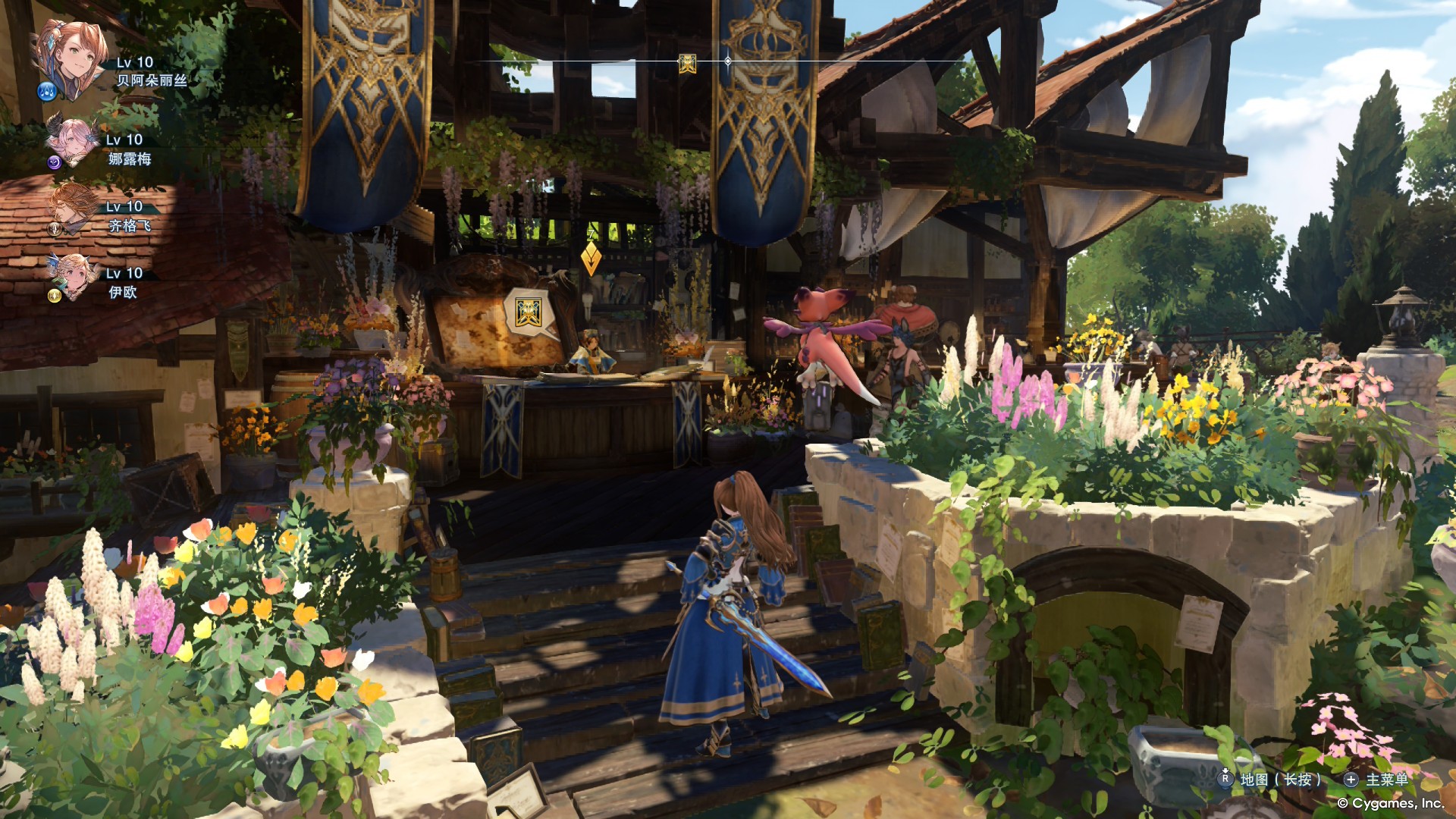Open the quest board speech bubble icon
1456x819 pixels.
click(x=528, y=312)
